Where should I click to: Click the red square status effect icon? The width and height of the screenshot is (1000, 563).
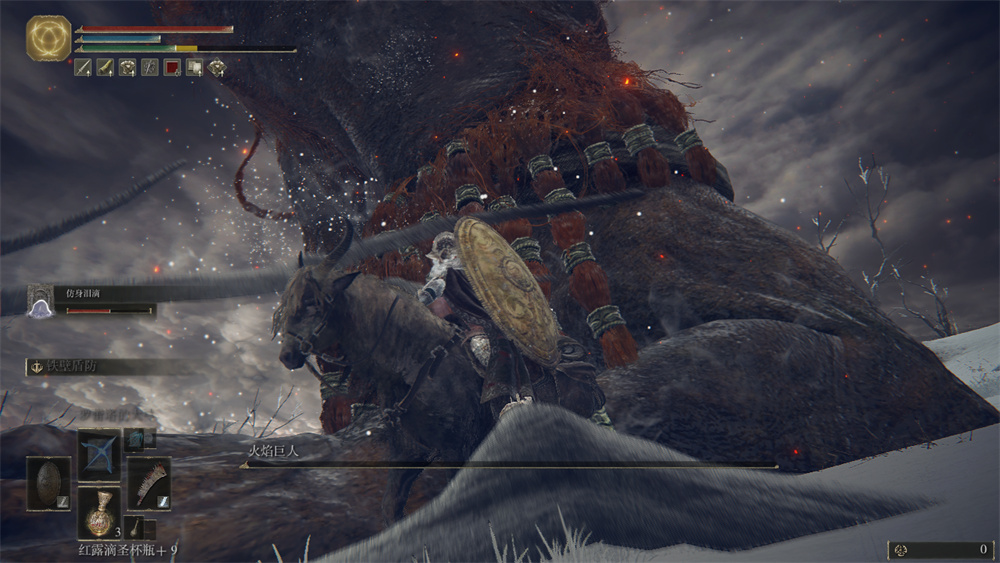click(x=172, y=68)
